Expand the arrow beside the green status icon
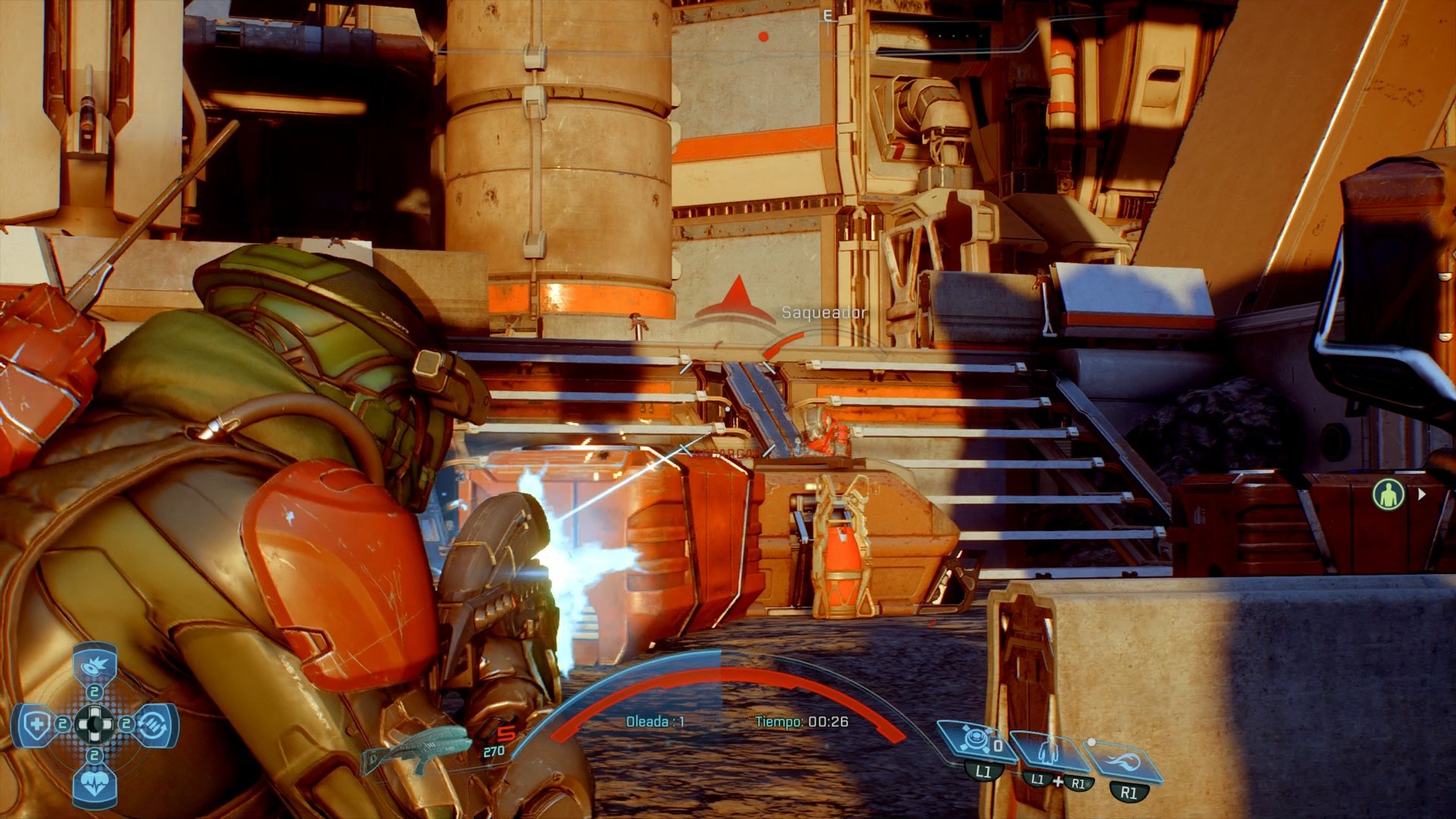The width and height of the screenshot is (1456, 819). [x=1423, y=495]
